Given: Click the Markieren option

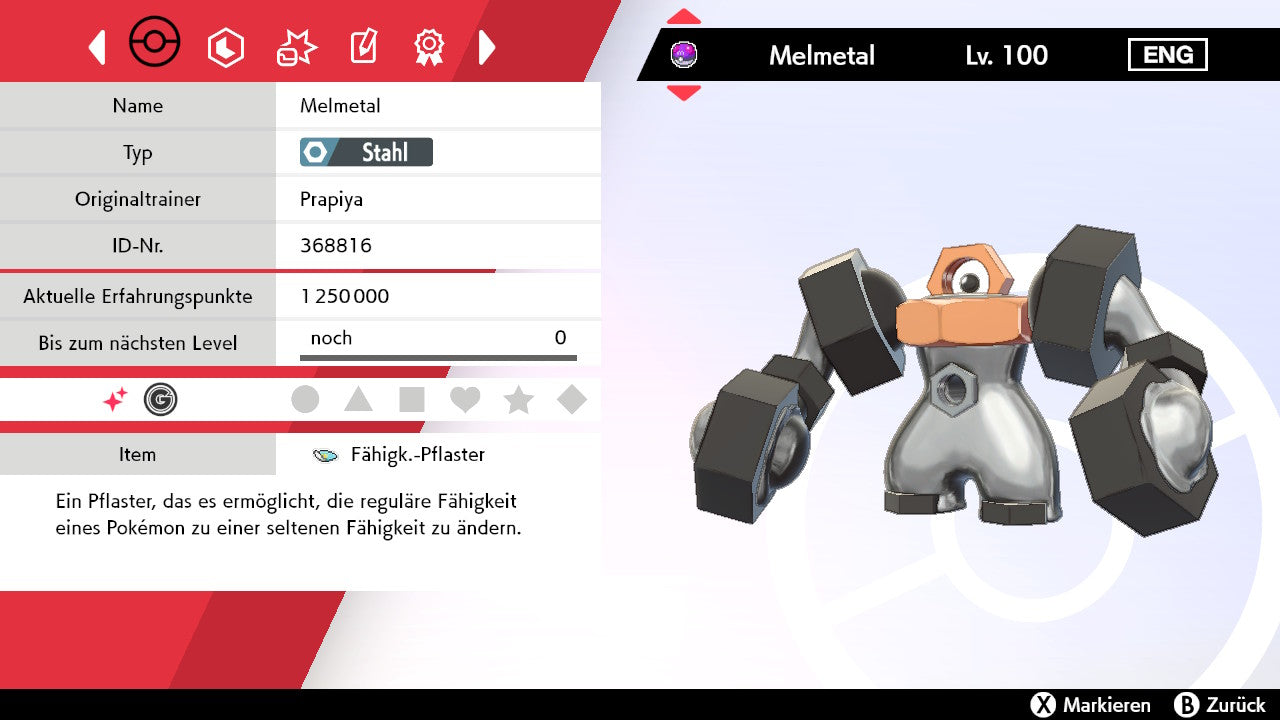Looking at the screenshot, I should coord(1091,705).
